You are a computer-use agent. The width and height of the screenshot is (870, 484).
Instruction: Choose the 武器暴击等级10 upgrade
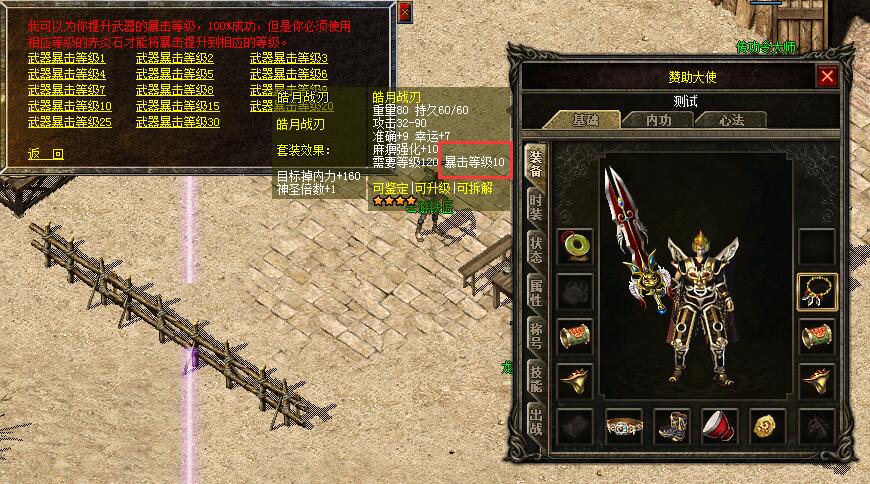tap(70, 106)
